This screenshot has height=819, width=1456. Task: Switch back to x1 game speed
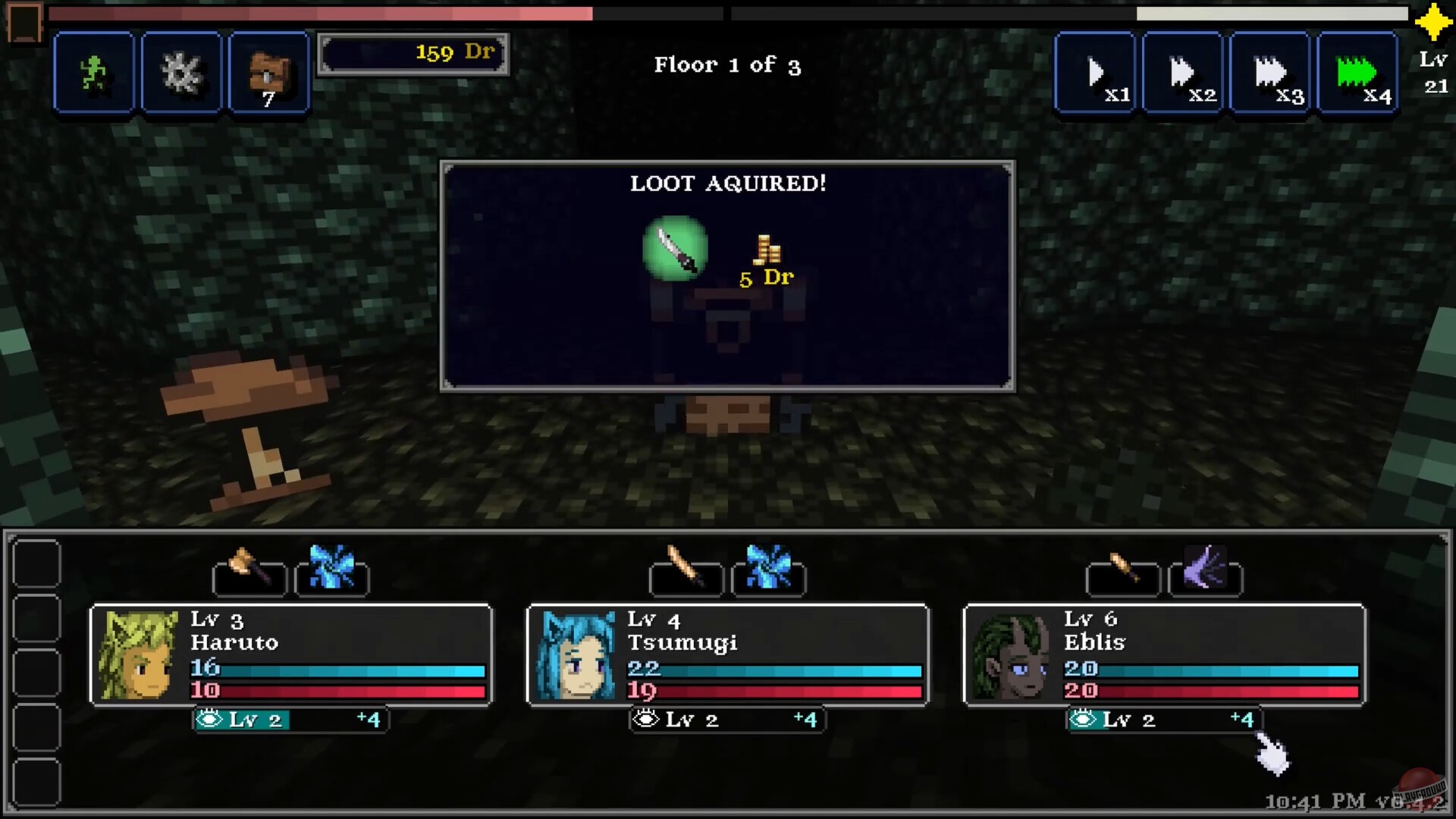click(x=1094, y=72)
